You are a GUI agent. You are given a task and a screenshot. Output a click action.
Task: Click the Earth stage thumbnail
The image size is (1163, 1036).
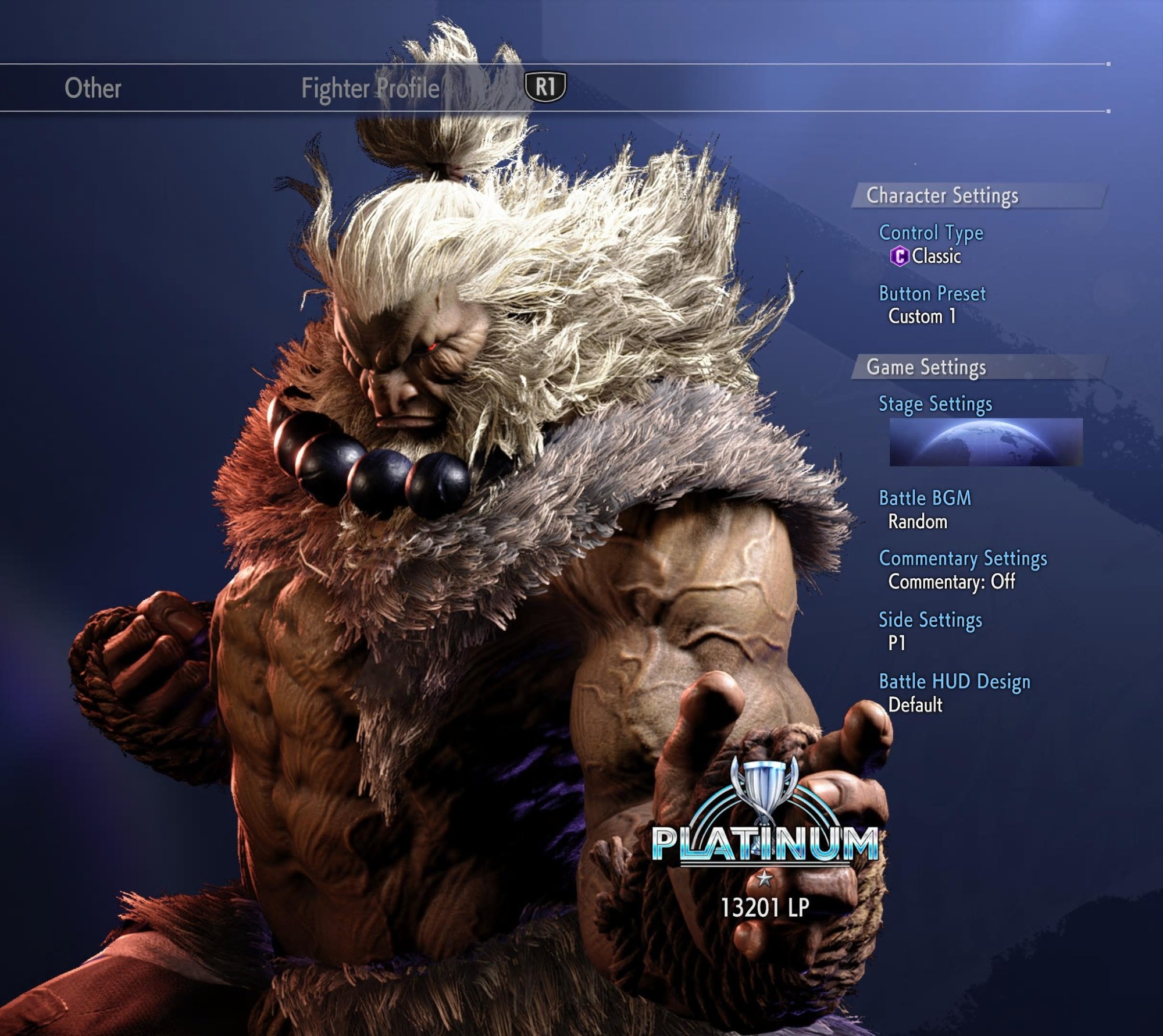tap(986, 442)
